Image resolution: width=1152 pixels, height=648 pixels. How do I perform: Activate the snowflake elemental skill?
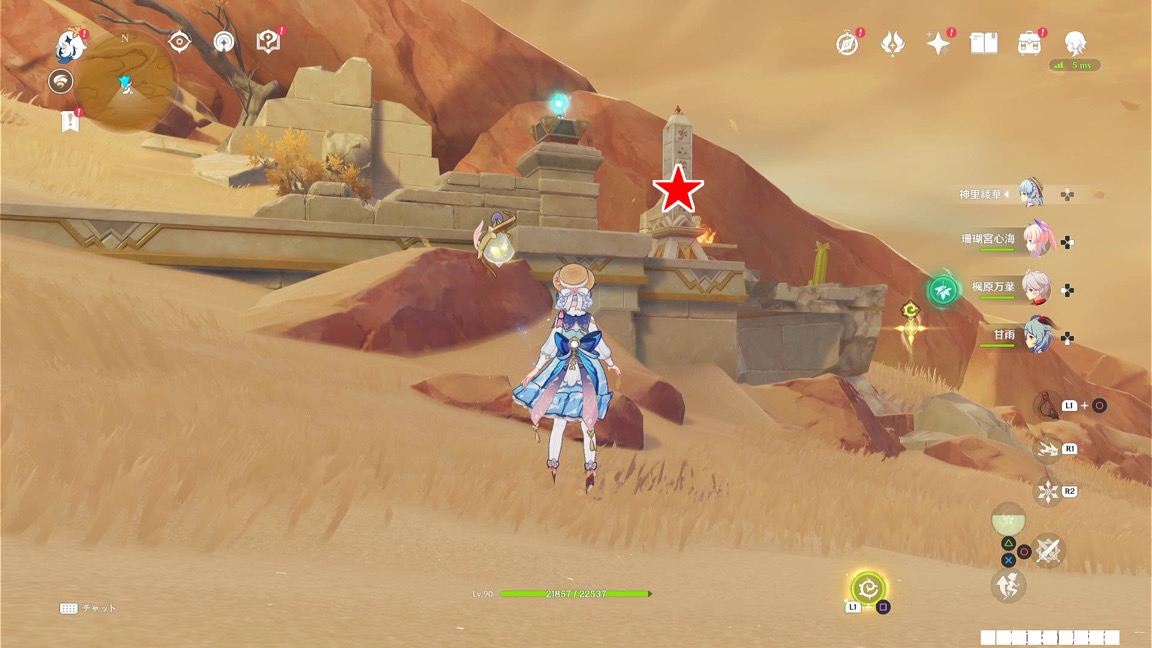click(x=1047, y=491)
